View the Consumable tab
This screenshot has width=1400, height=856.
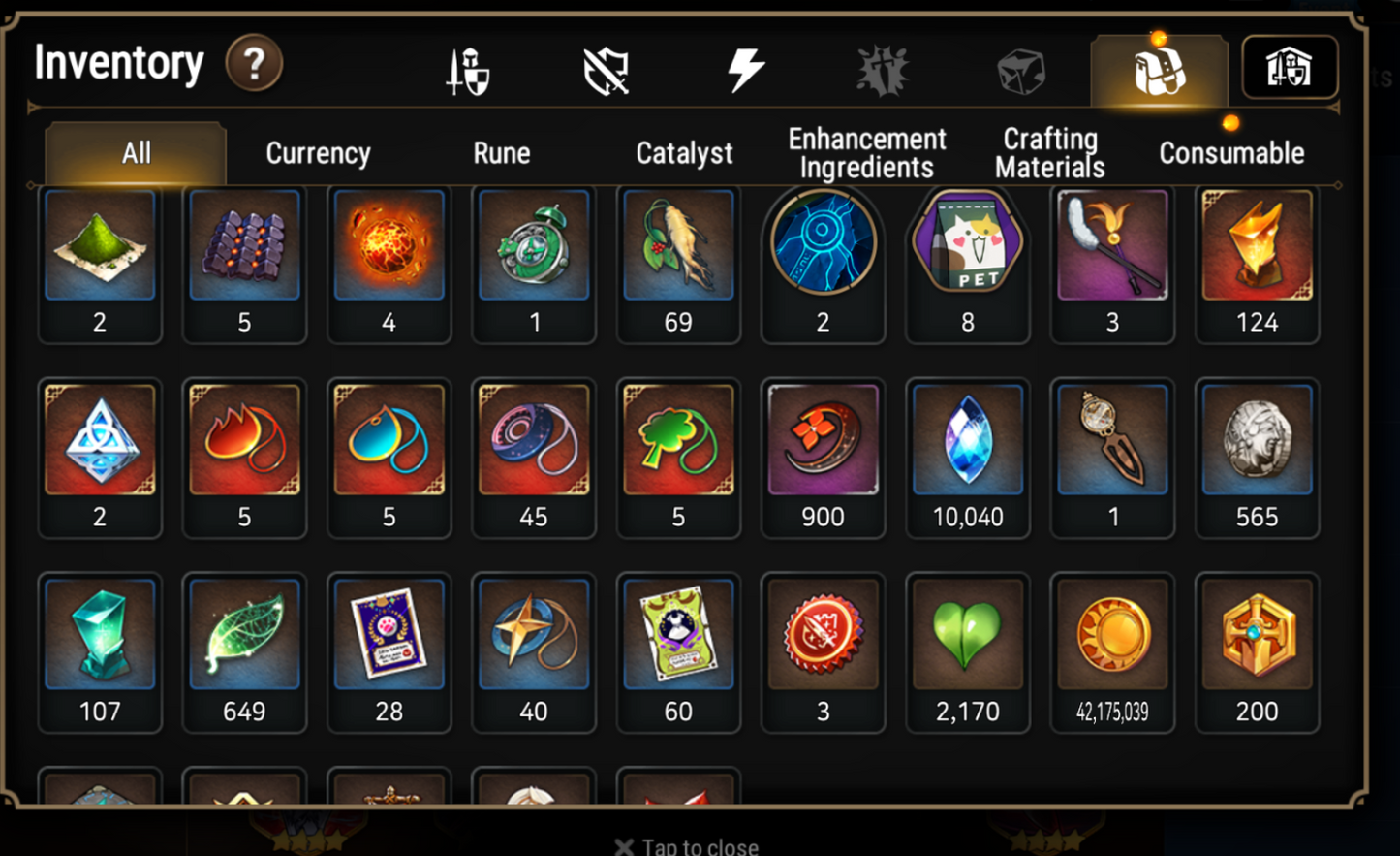(1231, 153)
